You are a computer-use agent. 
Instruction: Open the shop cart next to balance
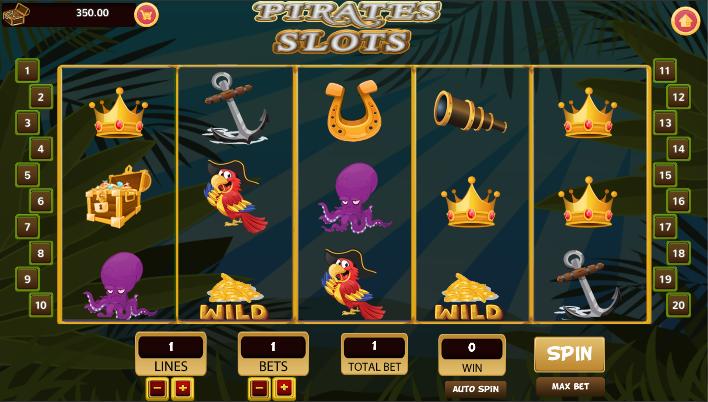point(147,15)
